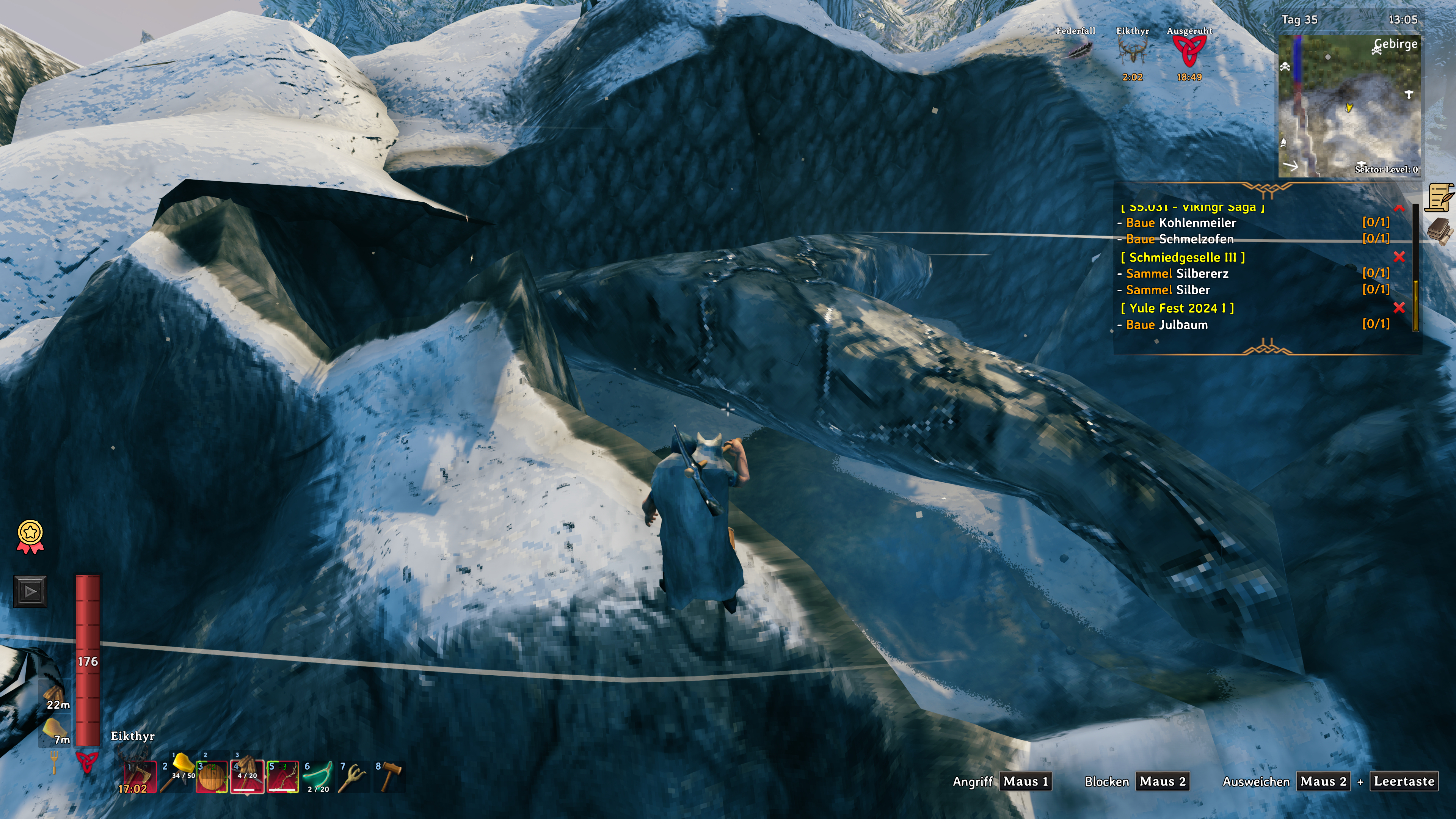Open the scroll and quill quest log

click(x=1440, y=197)
